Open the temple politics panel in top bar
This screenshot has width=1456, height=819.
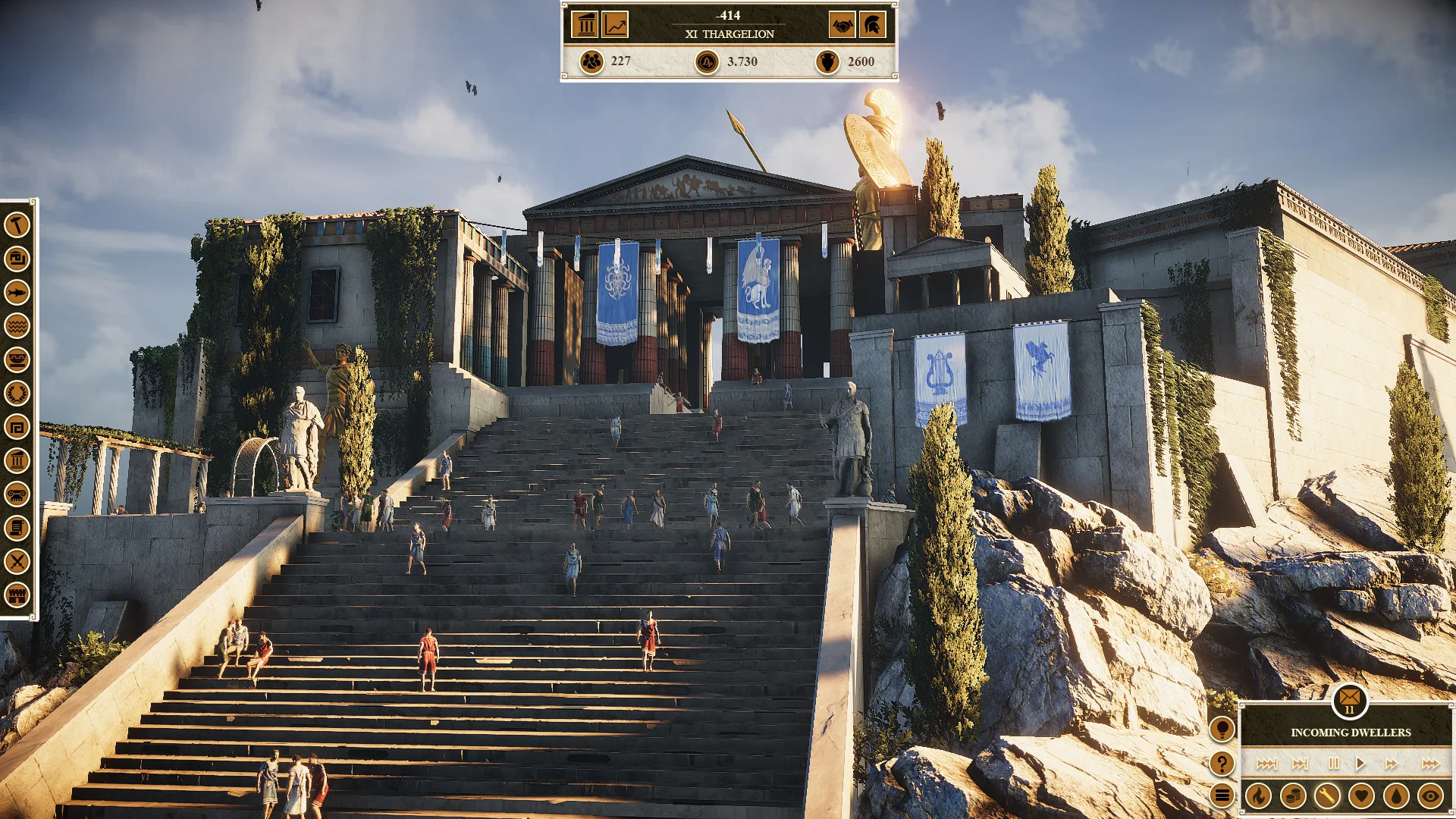pyautogui.click(x=583, y=25)
